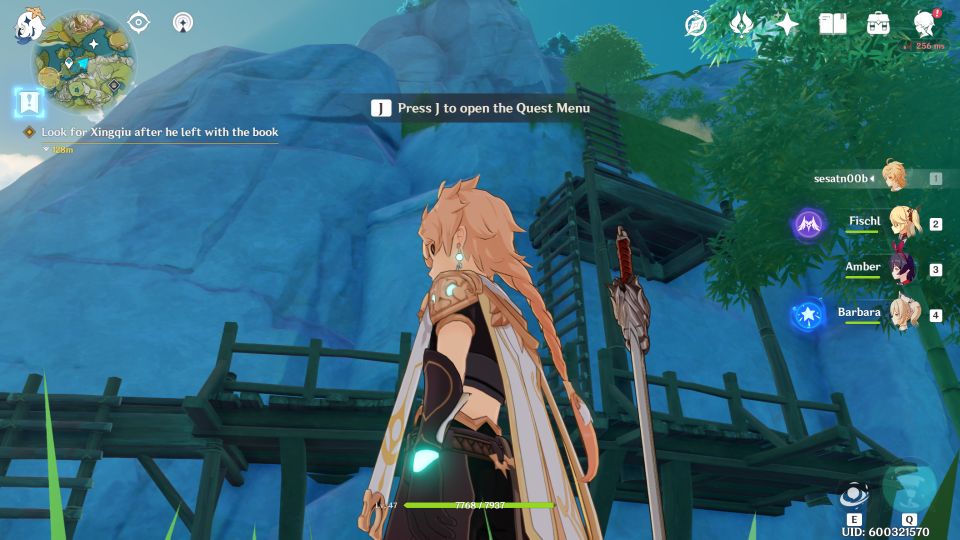The image size is (960, 540).
Task: Select the Look for Xingqiu quest objective
Action: 159,132
